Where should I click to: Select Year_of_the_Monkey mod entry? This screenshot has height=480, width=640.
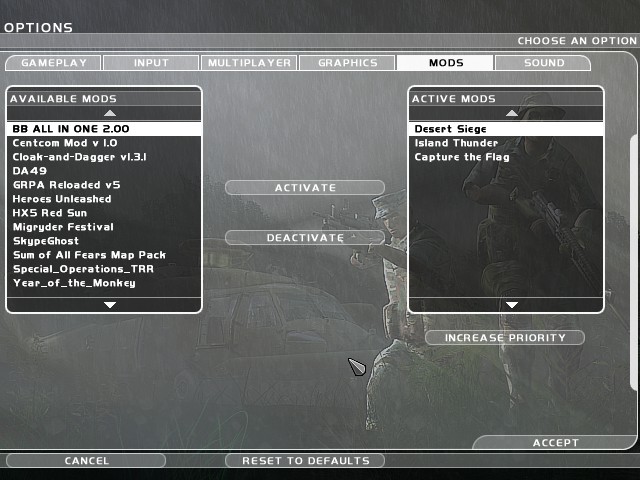pos(74,283)
